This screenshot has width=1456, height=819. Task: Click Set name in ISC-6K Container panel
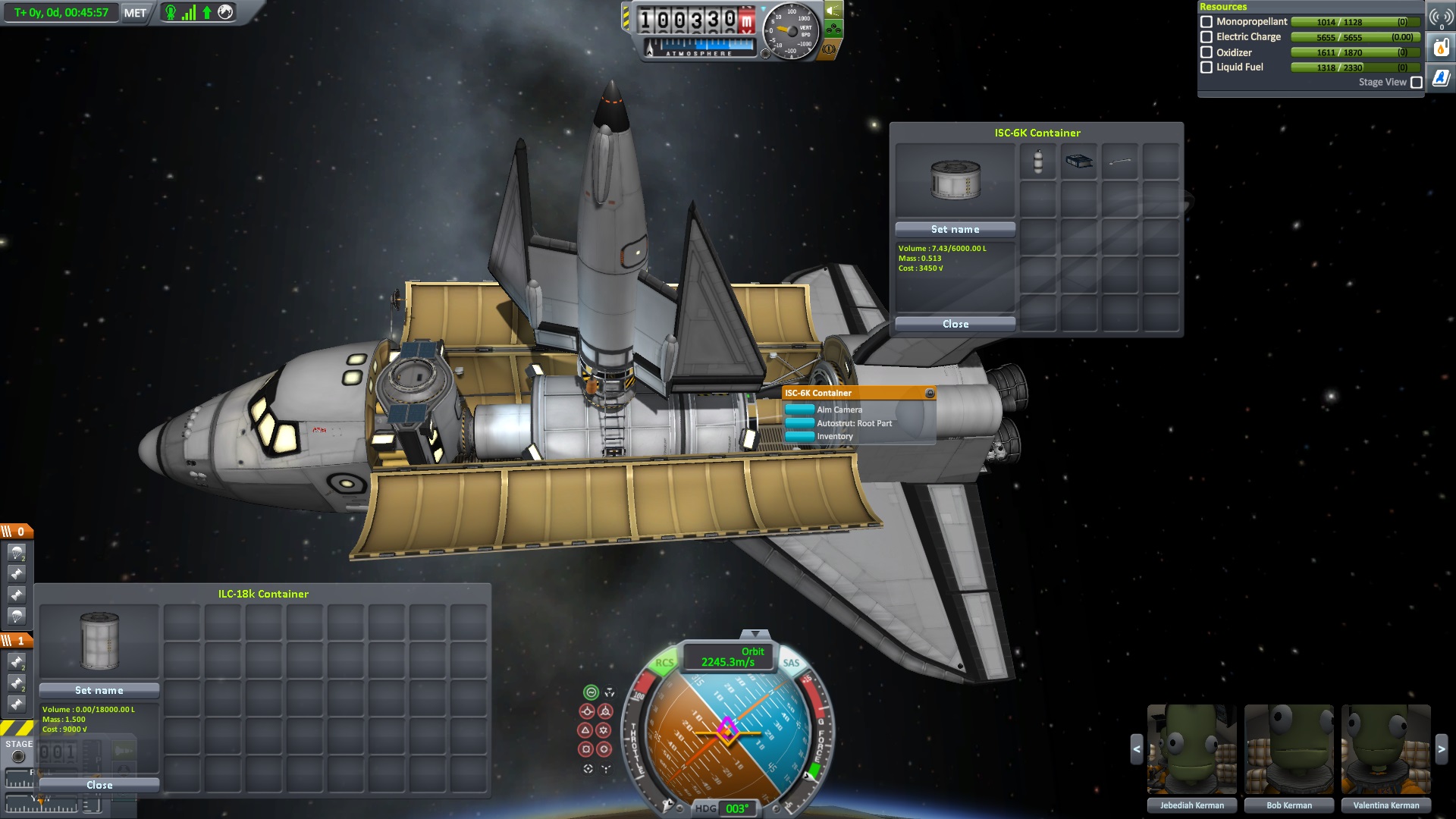click(x=955, y=229)
